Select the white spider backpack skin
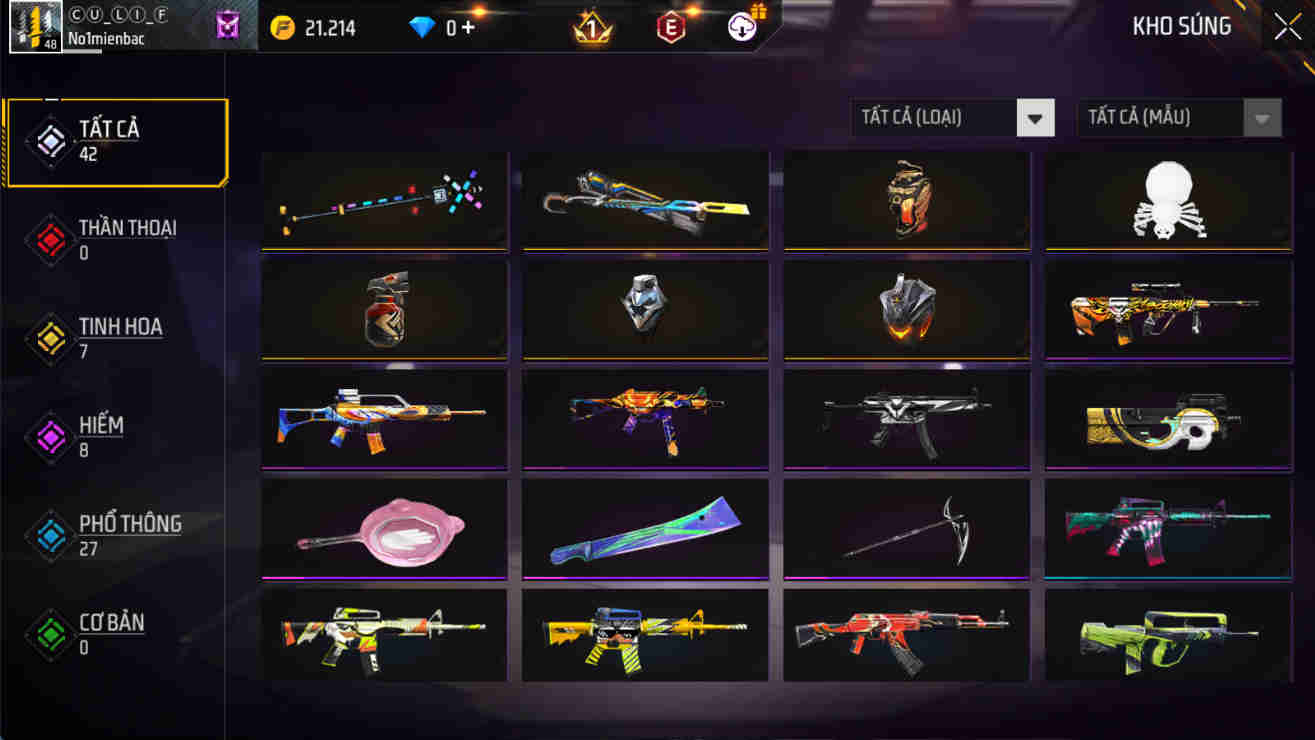The width and height of the screenshot is (1315, 740). (x=1166, y=199)
